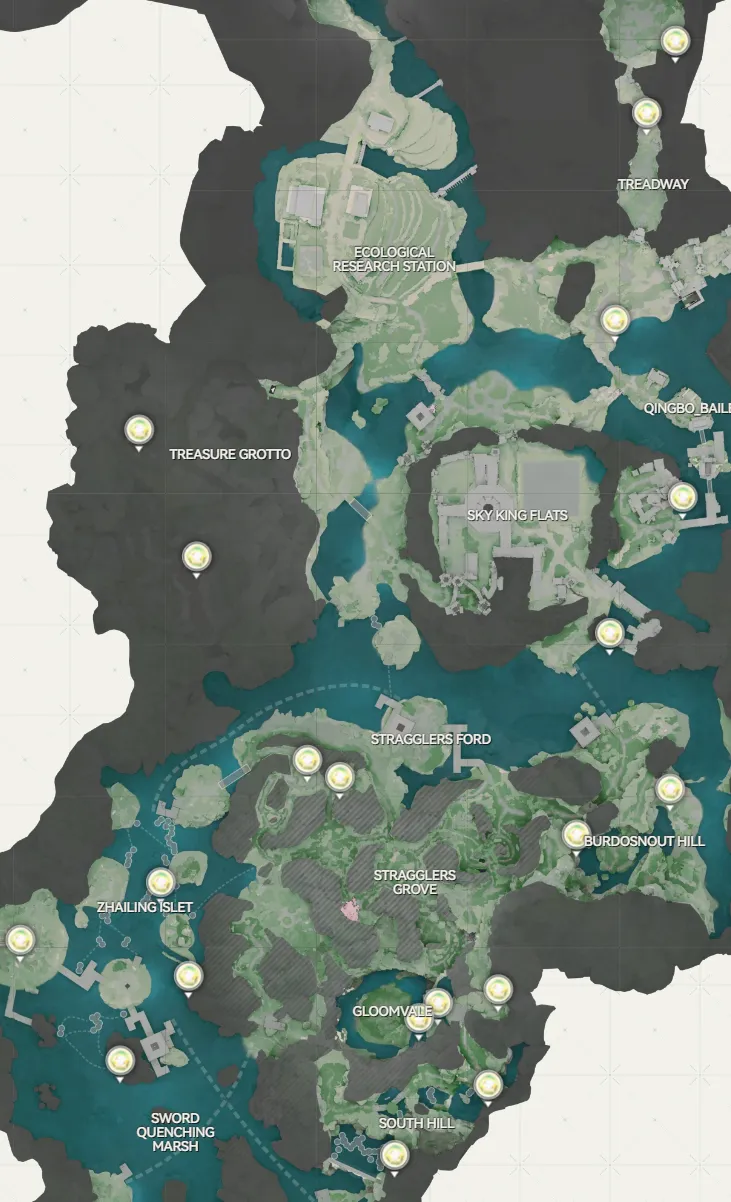Select the marker beside the Burdosnout Hill label

click(x=576, y=835)
